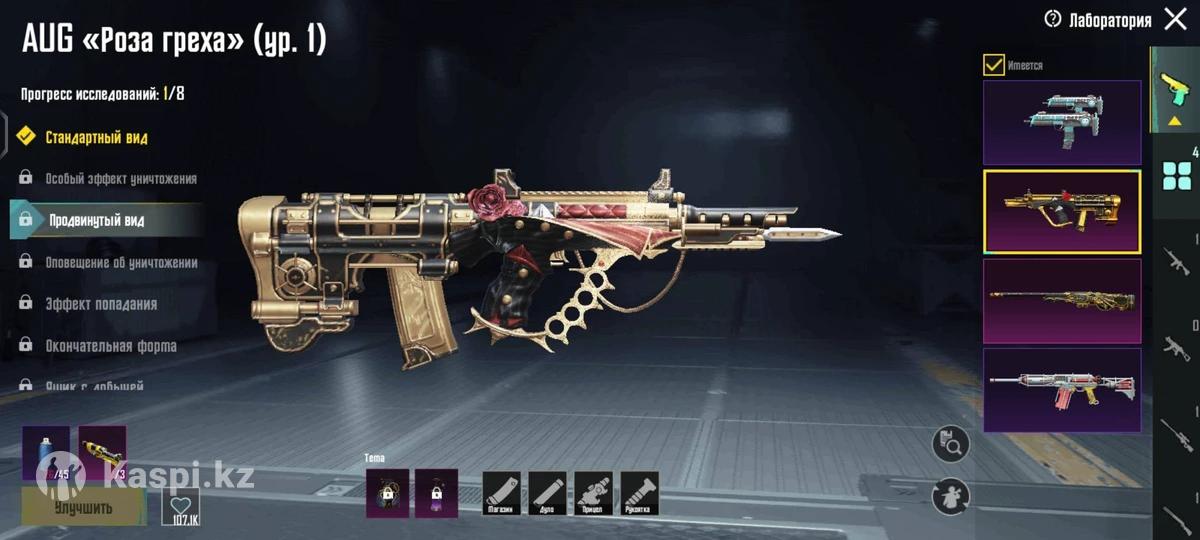The width and height of the screenshot is (1200, 540).
Task: Open the Прицел scope attachment slot
Action: click(x=594, y=493)
